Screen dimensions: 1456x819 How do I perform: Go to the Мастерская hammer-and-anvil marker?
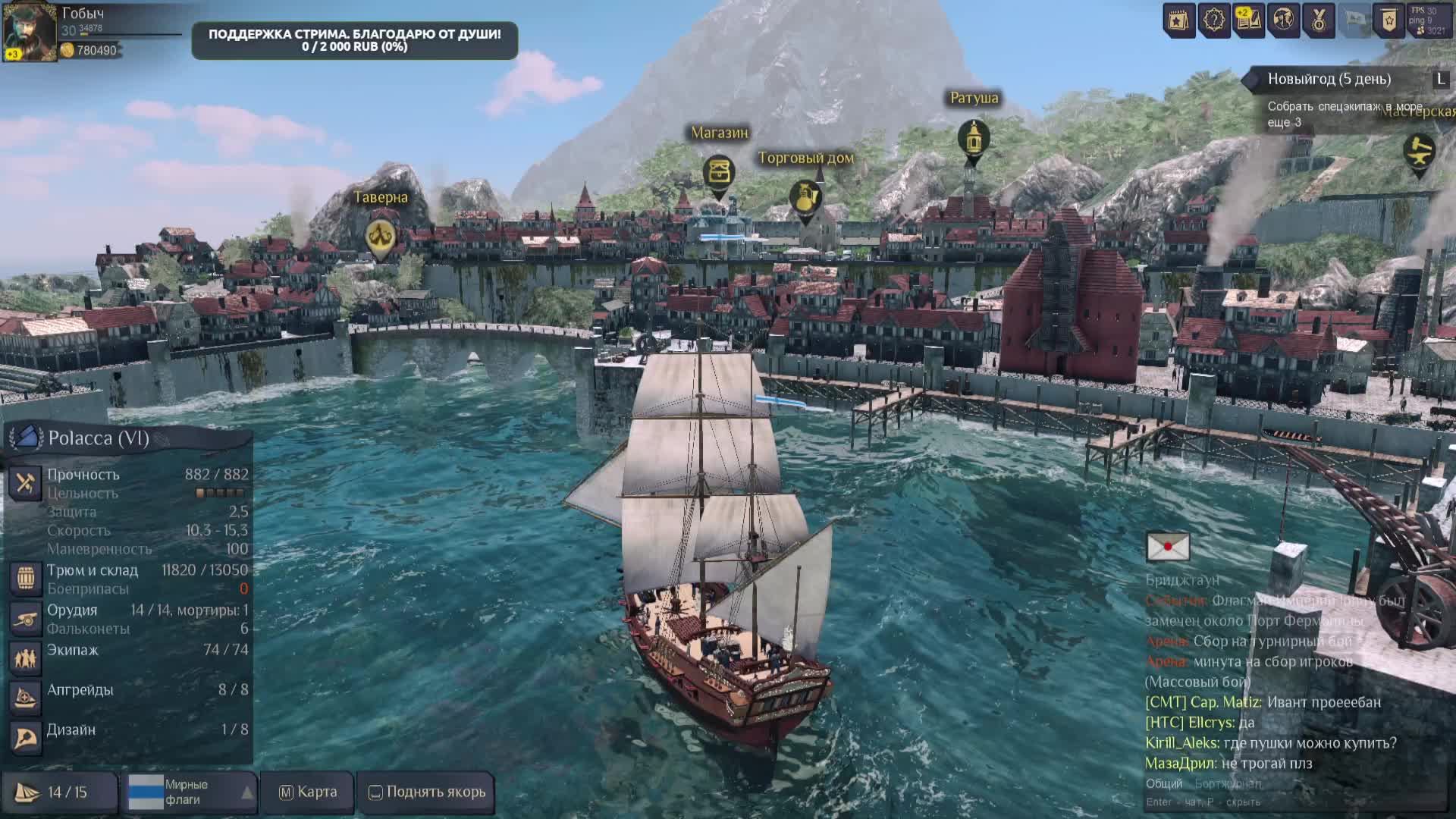point(1419,152)
